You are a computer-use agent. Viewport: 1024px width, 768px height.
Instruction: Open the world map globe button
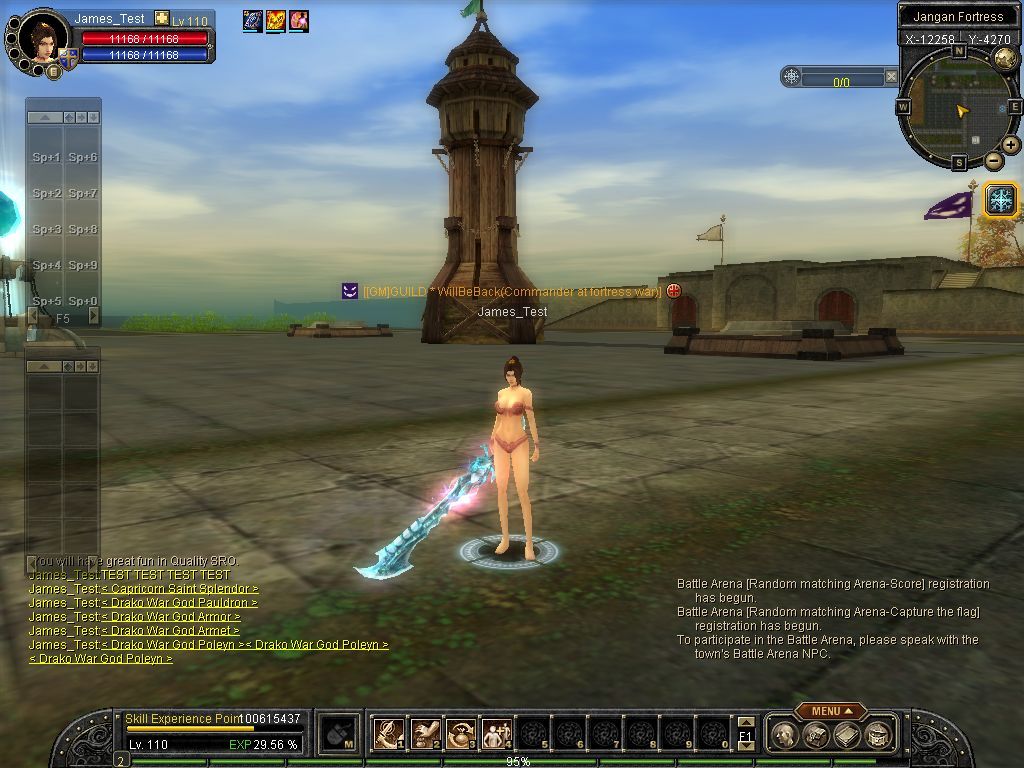point(1004,58)
